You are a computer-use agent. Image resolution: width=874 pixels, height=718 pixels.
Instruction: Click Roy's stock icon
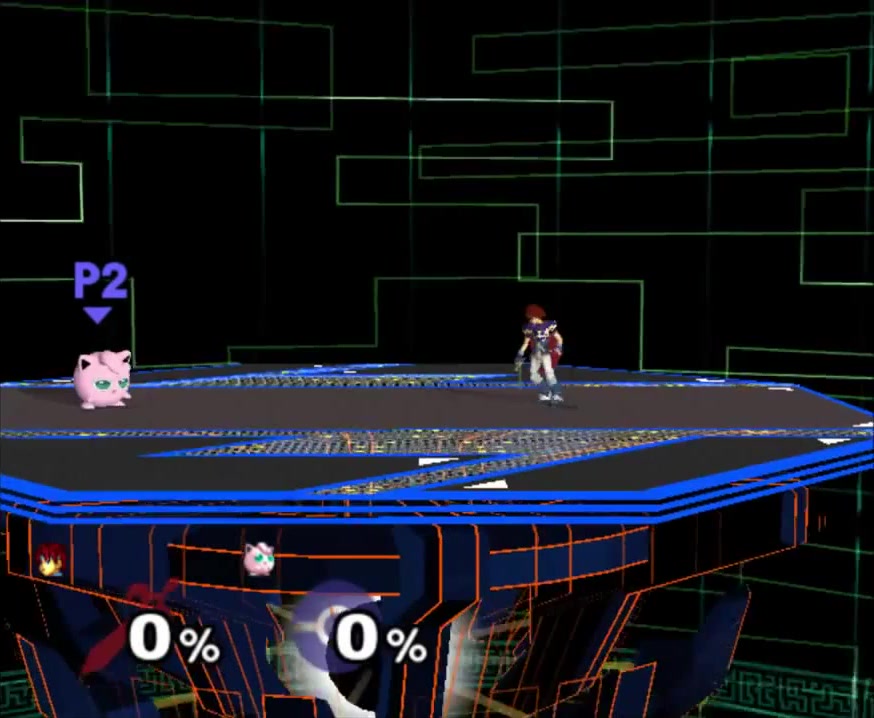click(x=47, y=561)
